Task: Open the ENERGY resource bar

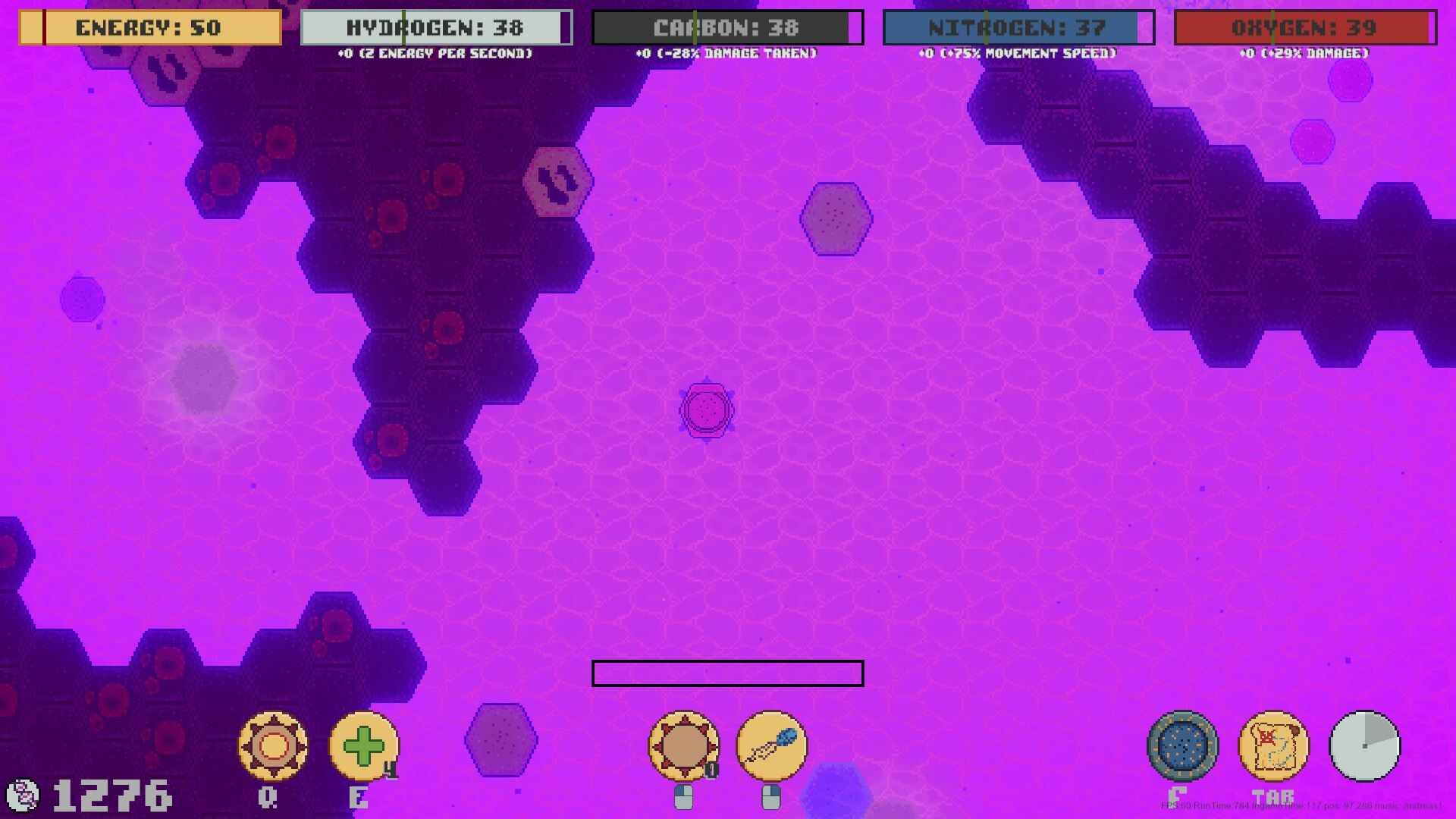Action: pos(149,28)
